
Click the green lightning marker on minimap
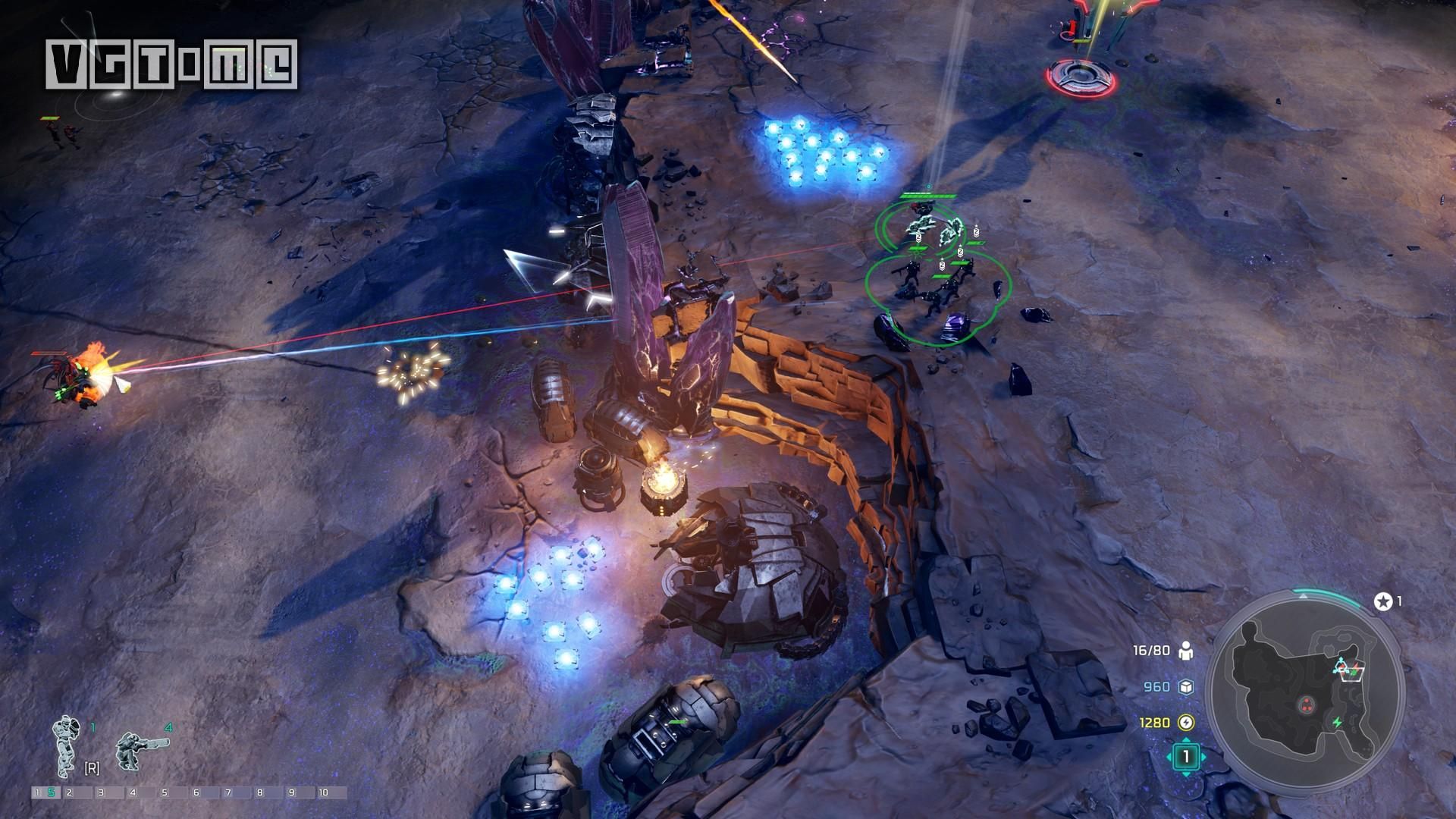click(1338, 723)
